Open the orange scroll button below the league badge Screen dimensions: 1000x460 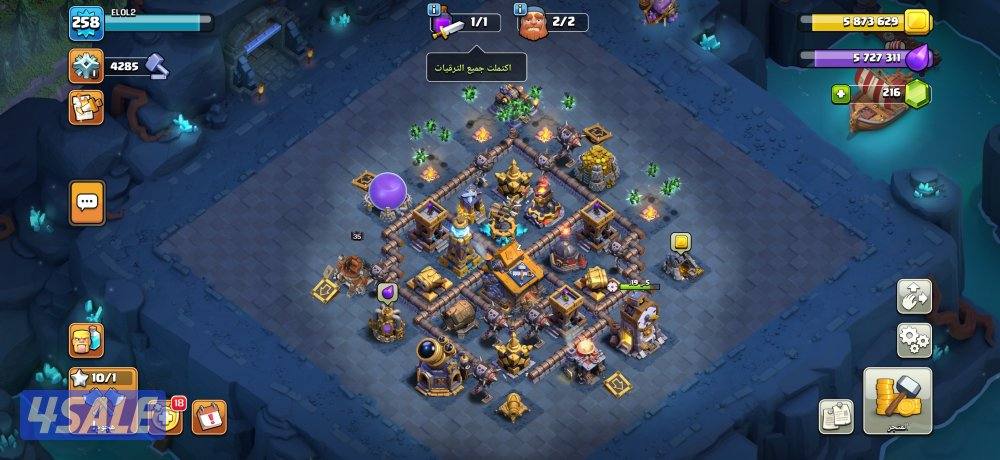point(86,108)
